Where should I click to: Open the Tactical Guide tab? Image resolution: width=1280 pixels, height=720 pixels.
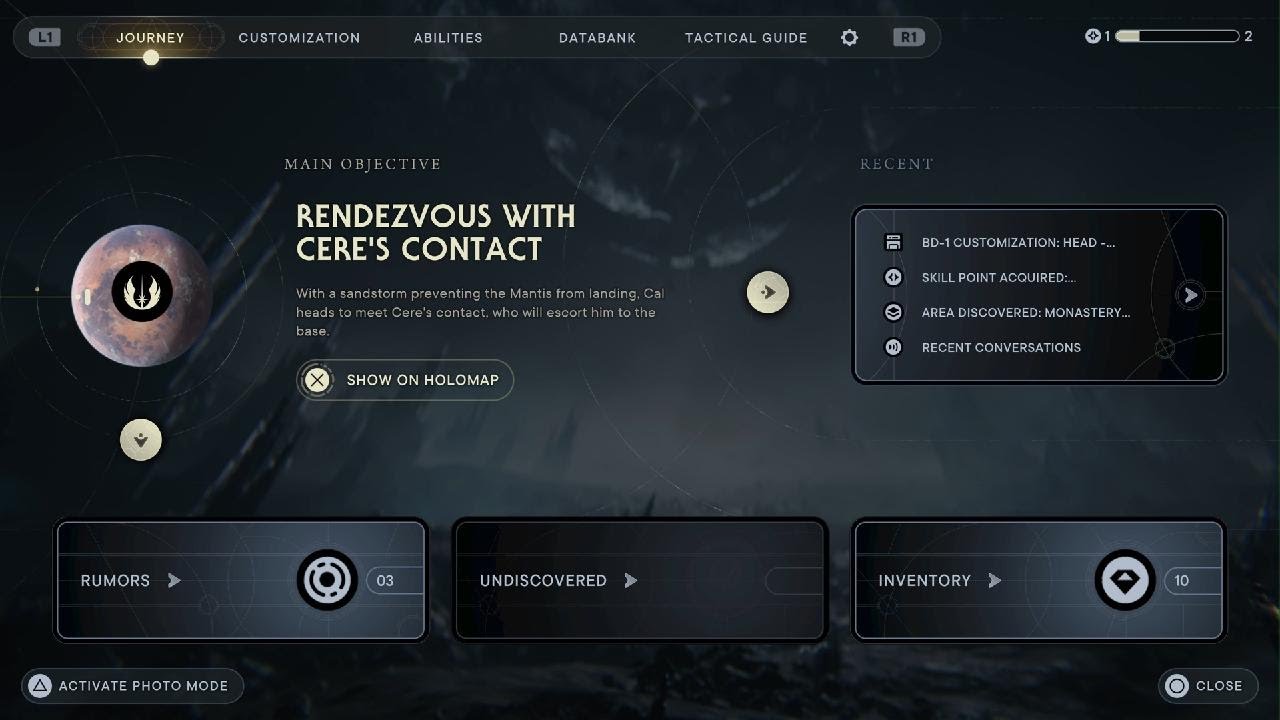pos(746,37)
